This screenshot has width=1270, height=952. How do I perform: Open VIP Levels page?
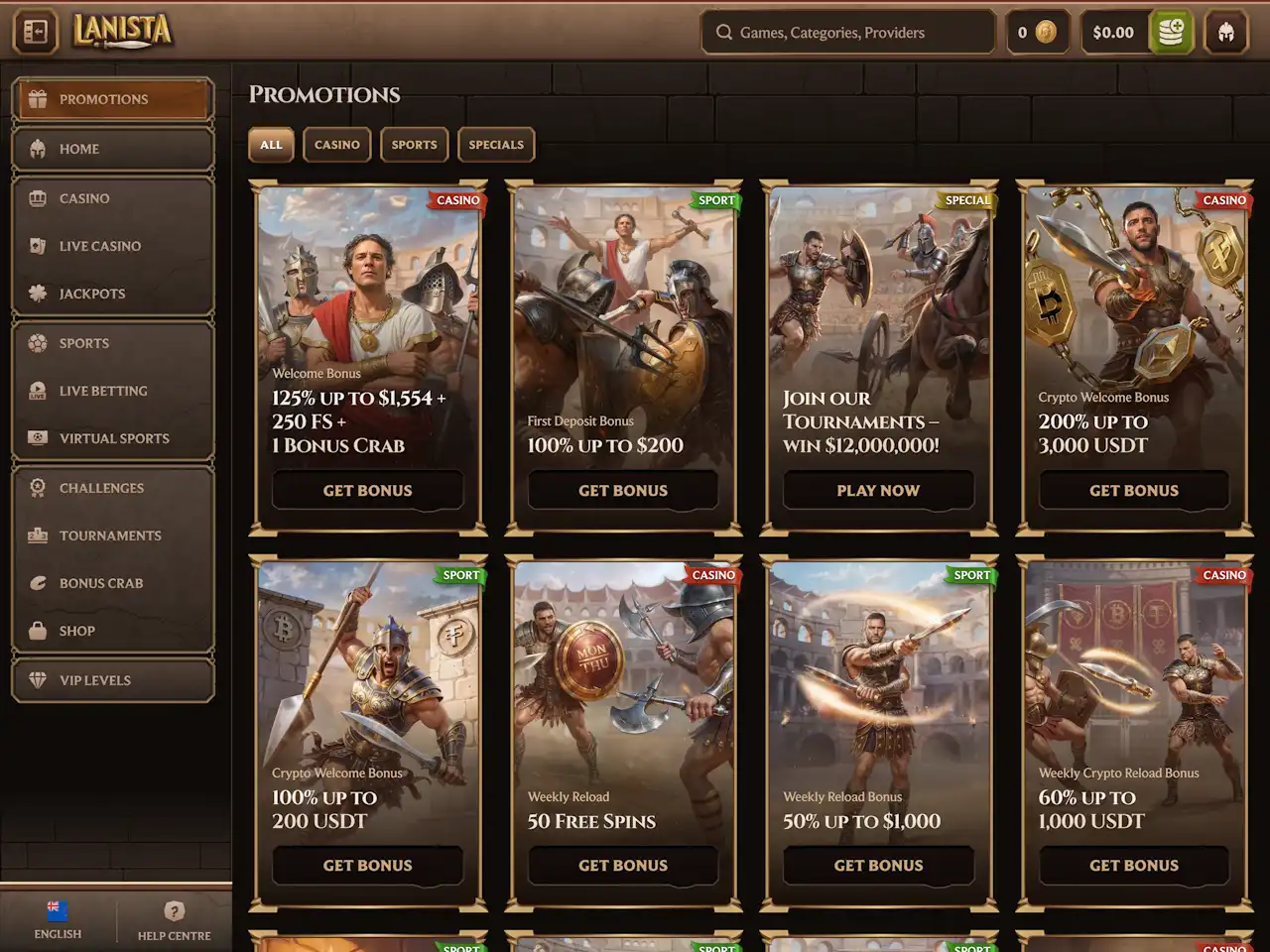coord(112,680)
